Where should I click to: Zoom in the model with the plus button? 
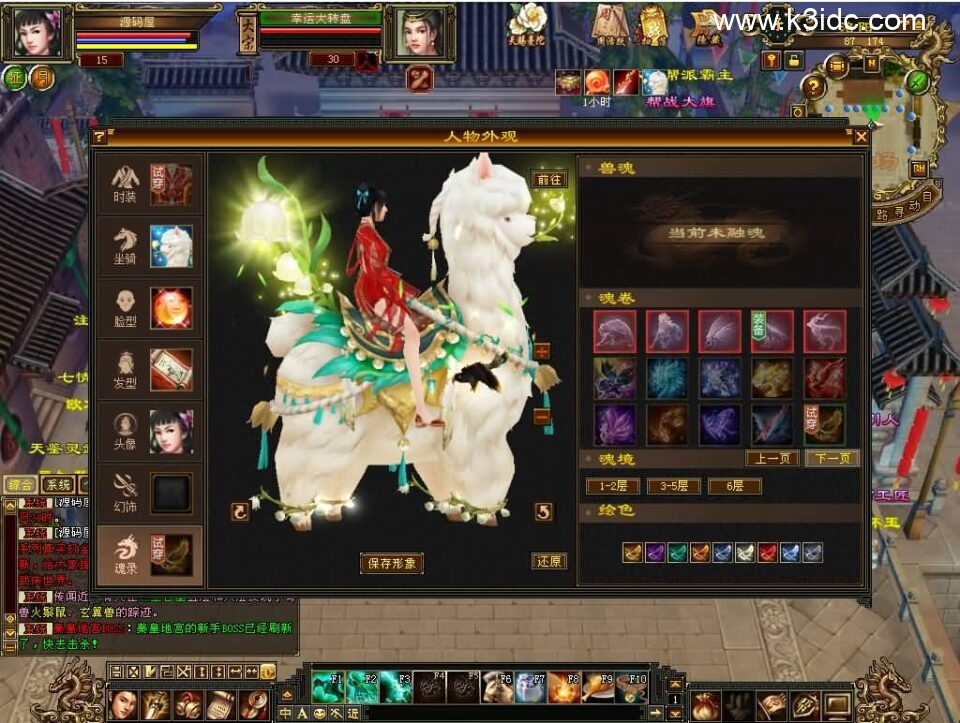[x=542, y=352]
